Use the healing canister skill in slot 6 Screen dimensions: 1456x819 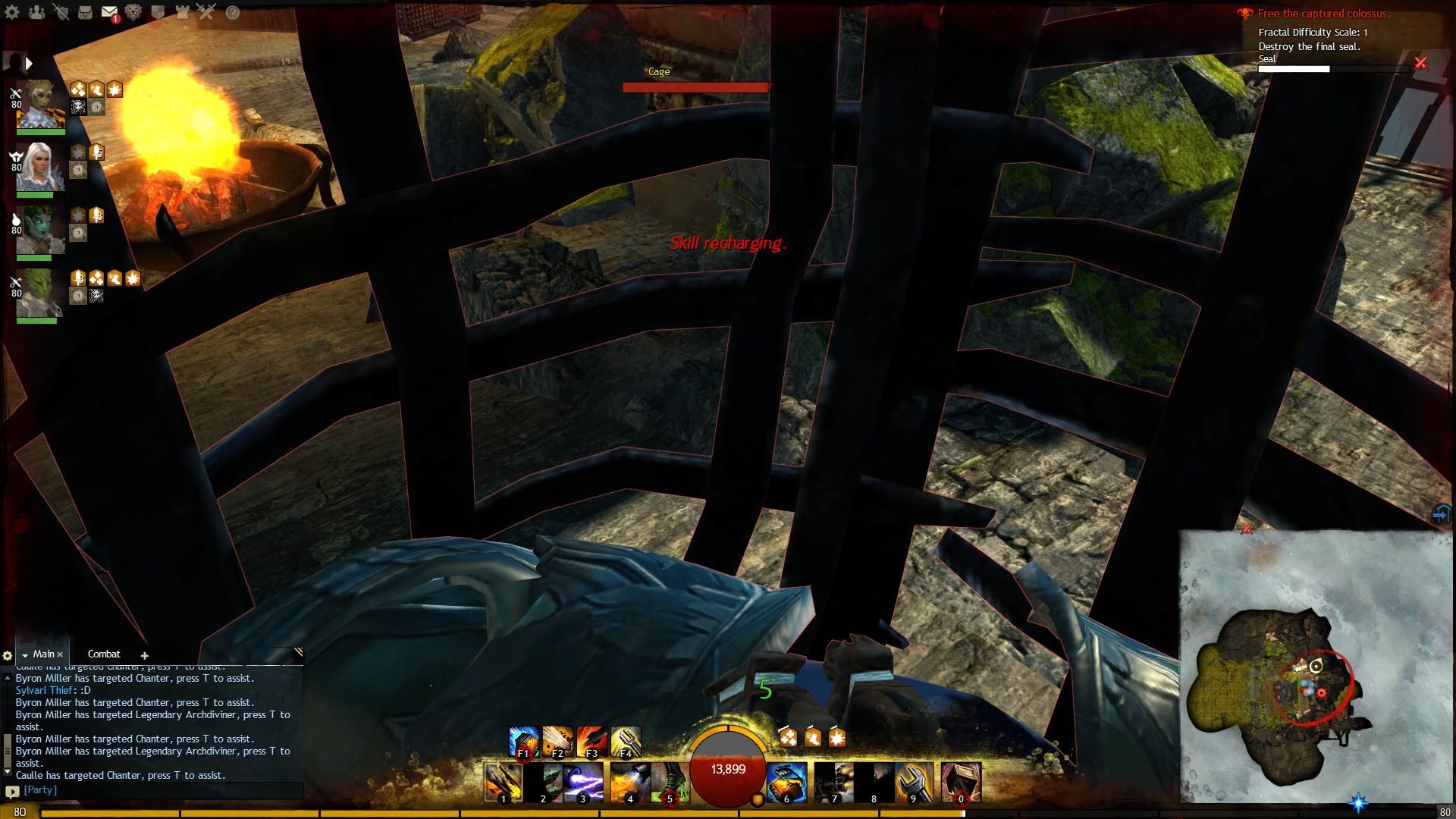[x=786, y=781]
